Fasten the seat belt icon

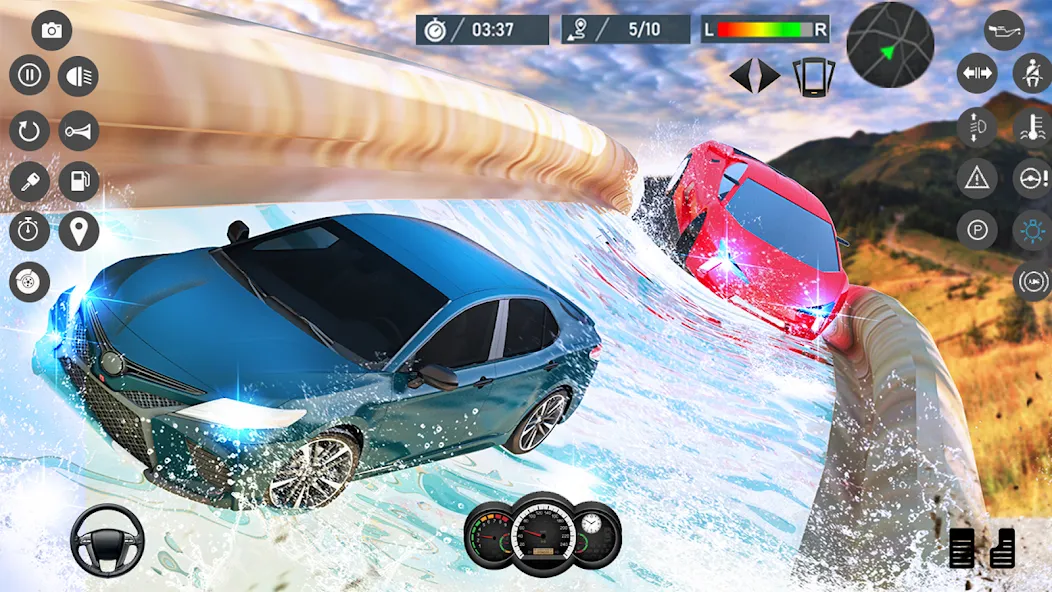1032,74
